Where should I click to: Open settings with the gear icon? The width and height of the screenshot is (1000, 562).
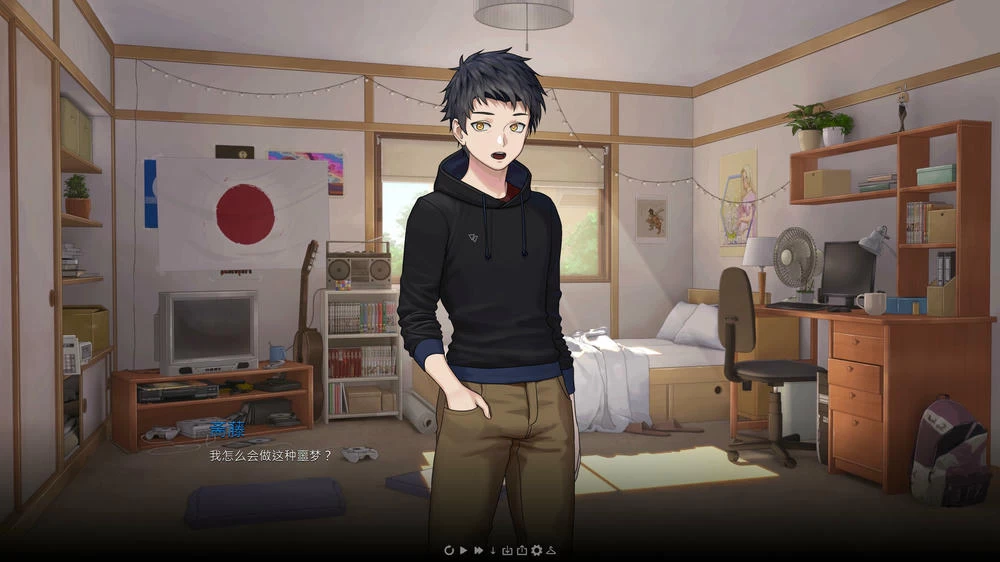tap(536, 550)
